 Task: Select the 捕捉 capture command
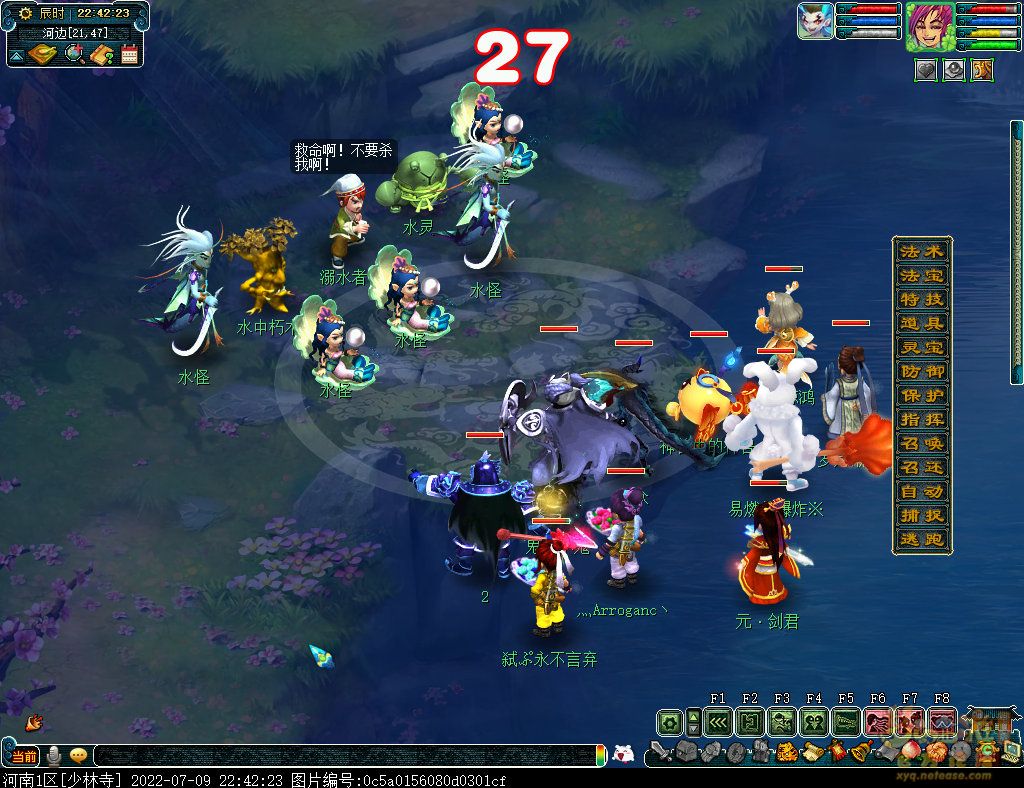pos(921,516)
